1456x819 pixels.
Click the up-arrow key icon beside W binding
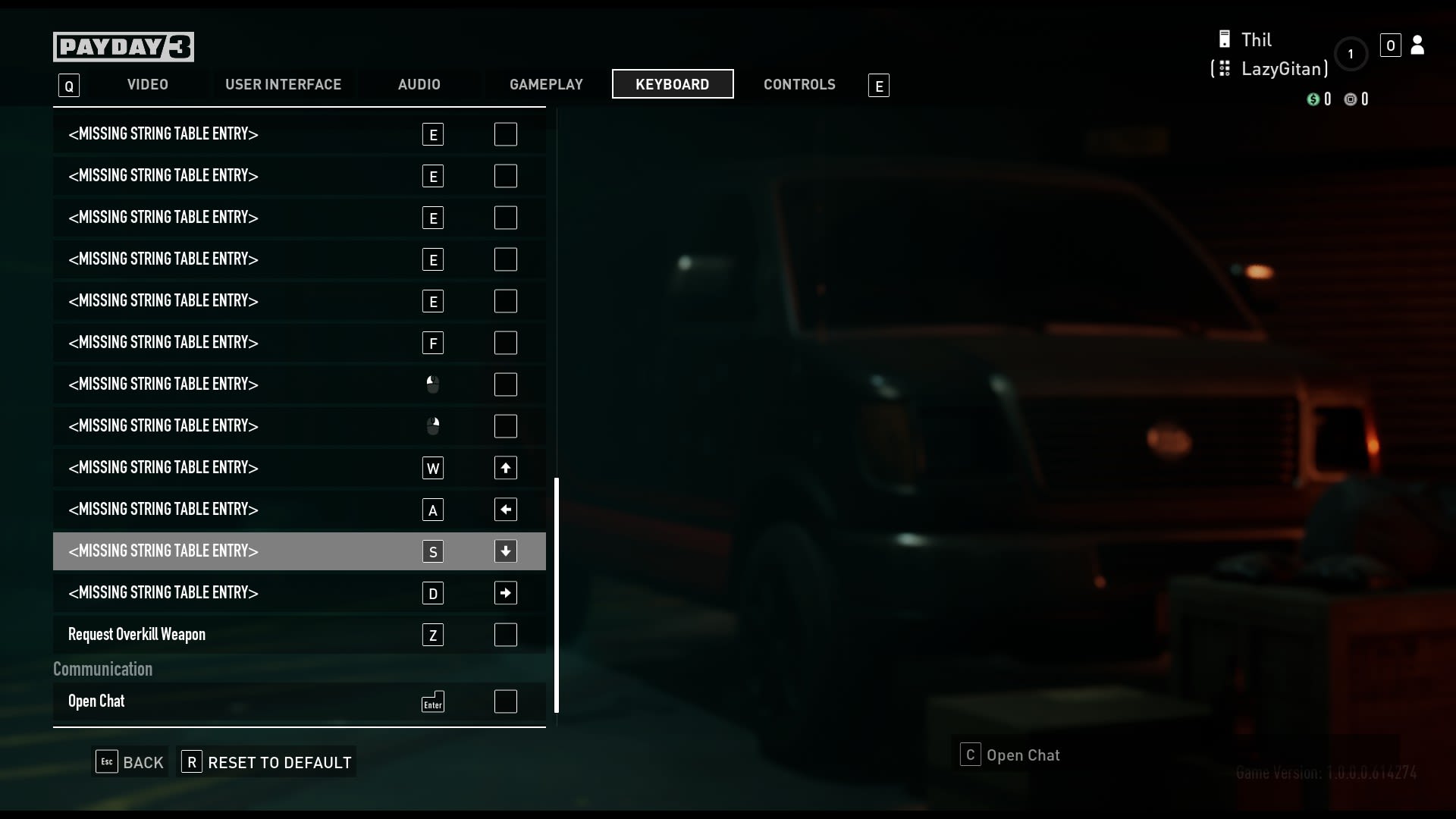[x=505, y=468]
